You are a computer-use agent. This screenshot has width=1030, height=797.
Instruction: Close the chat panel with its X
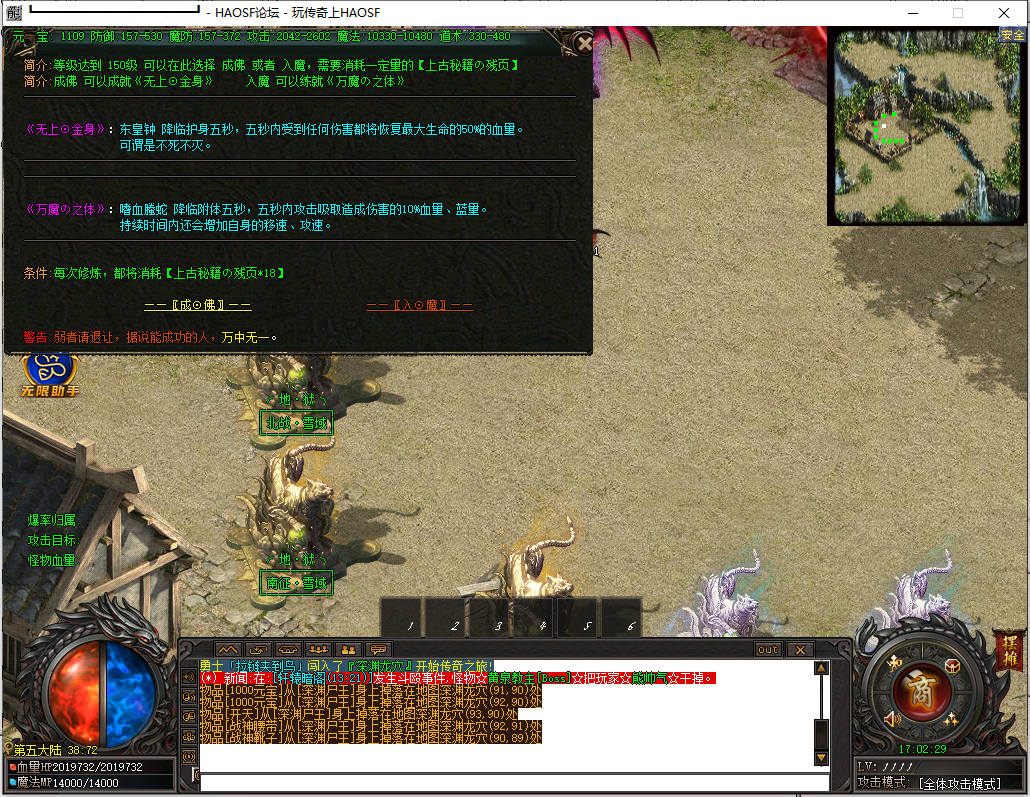(x=800, y=650)
